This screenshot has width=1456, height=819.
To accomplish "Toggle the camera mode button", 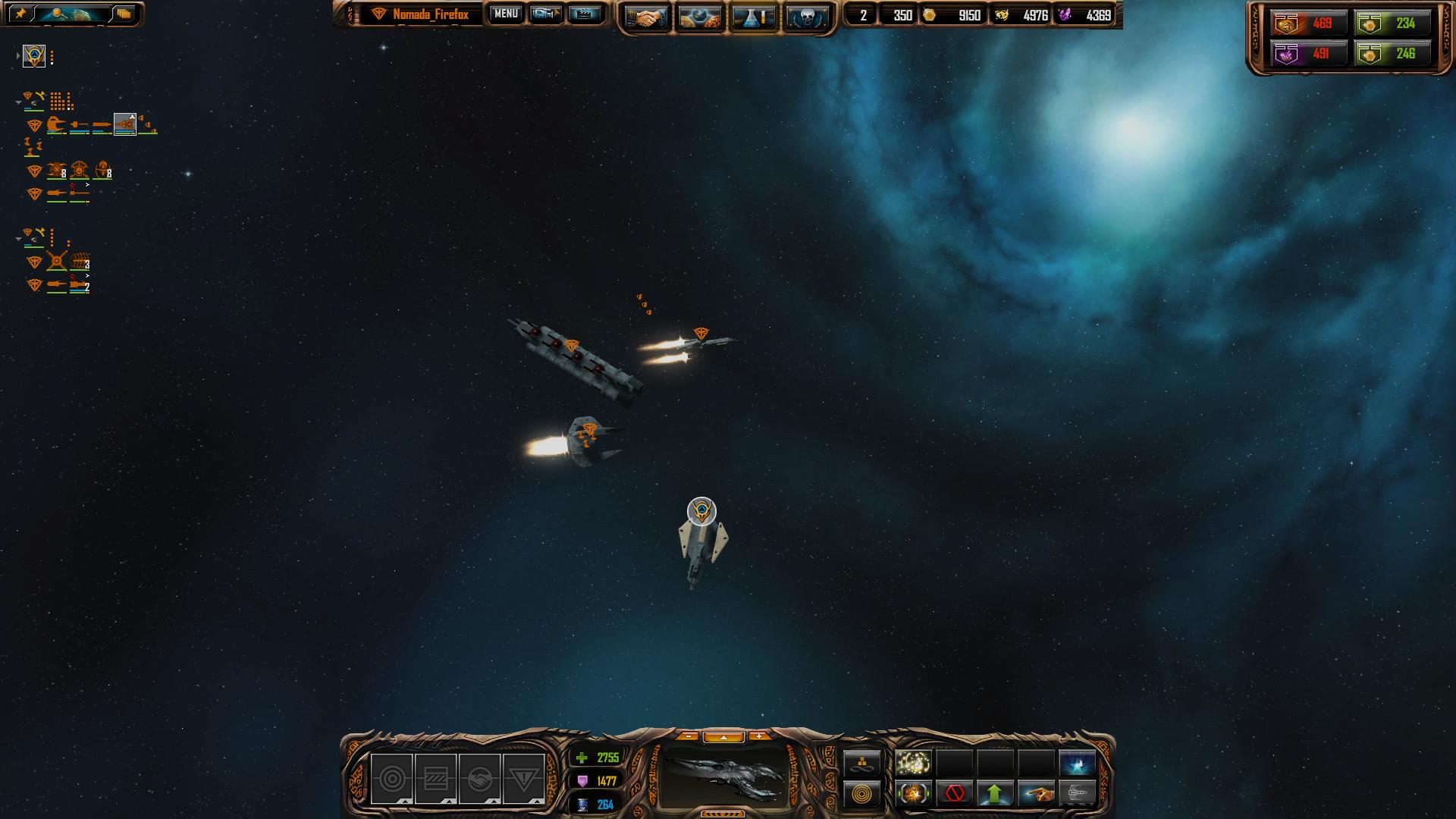I will [545, 14].
